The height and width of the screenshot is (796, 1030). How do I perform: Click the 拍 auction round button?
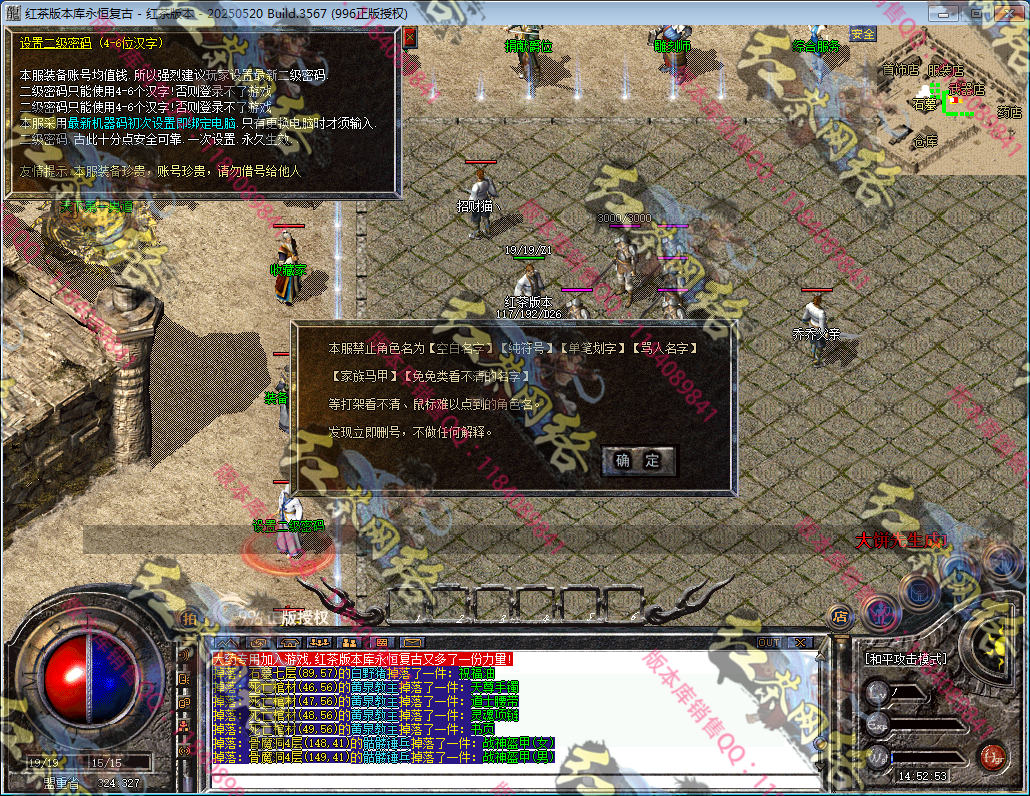[x=189, y=619]
